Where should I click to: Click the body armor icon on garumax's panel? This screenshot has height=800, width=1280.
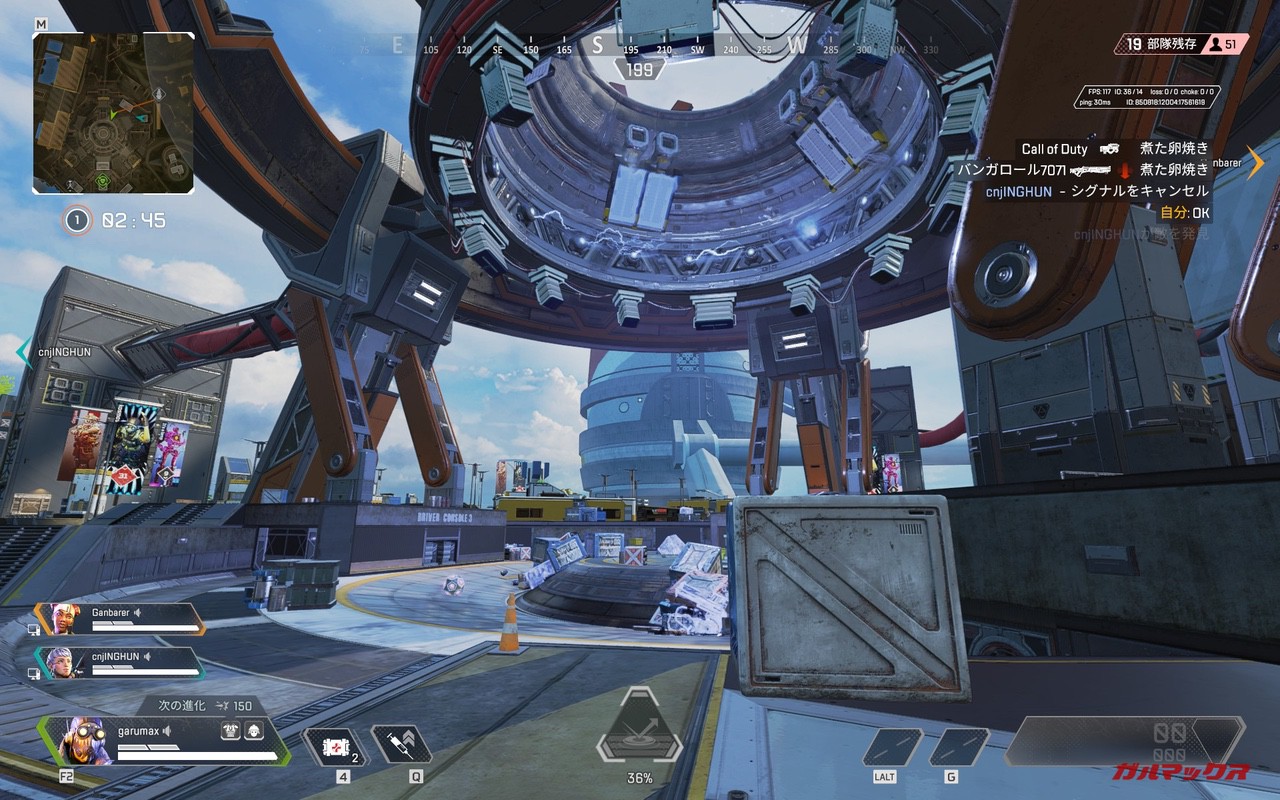pyautogui.click(x=230, y=731)
